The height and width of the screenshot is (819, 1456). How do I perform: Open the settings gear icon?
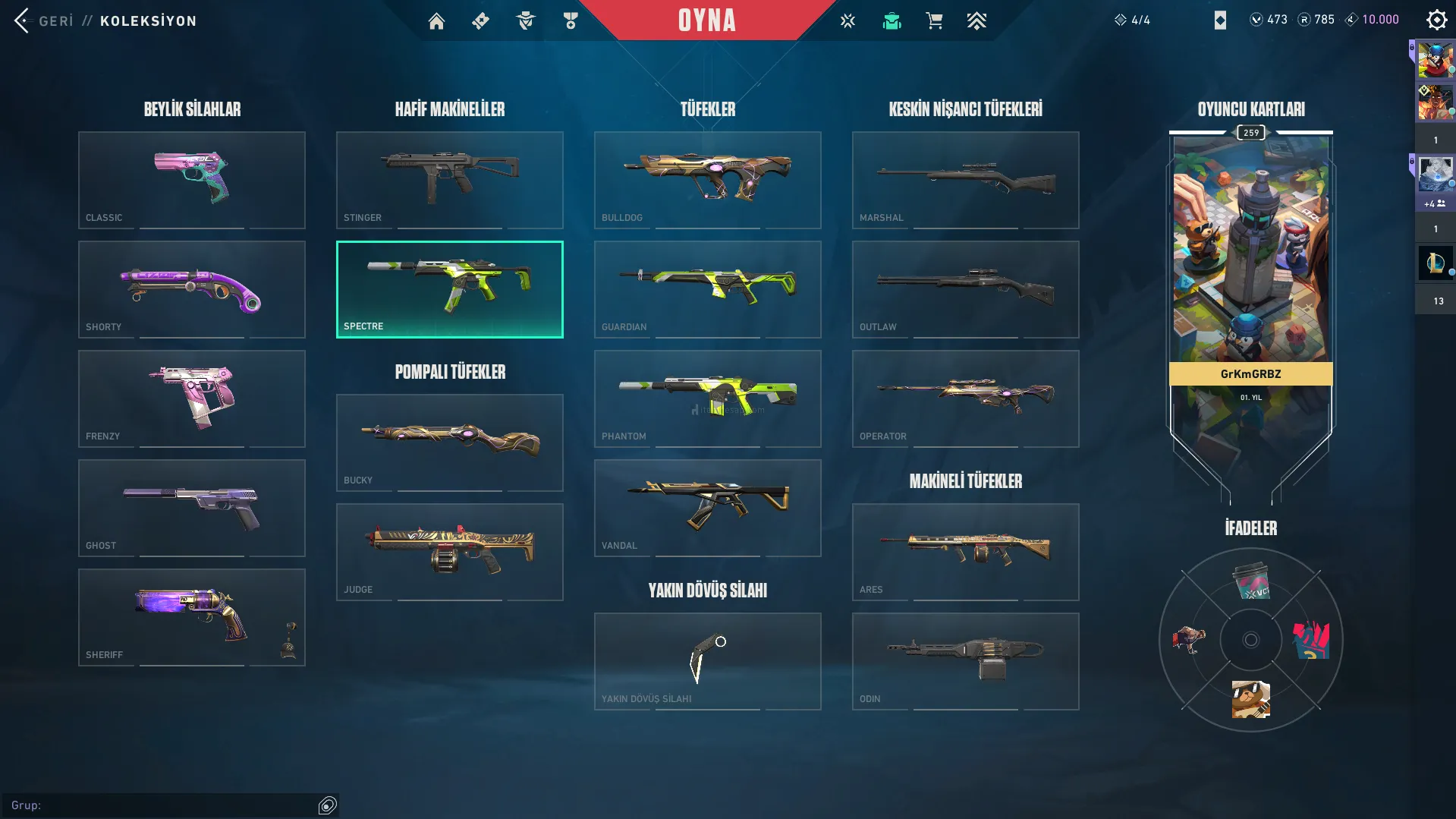pos(1436,20)
